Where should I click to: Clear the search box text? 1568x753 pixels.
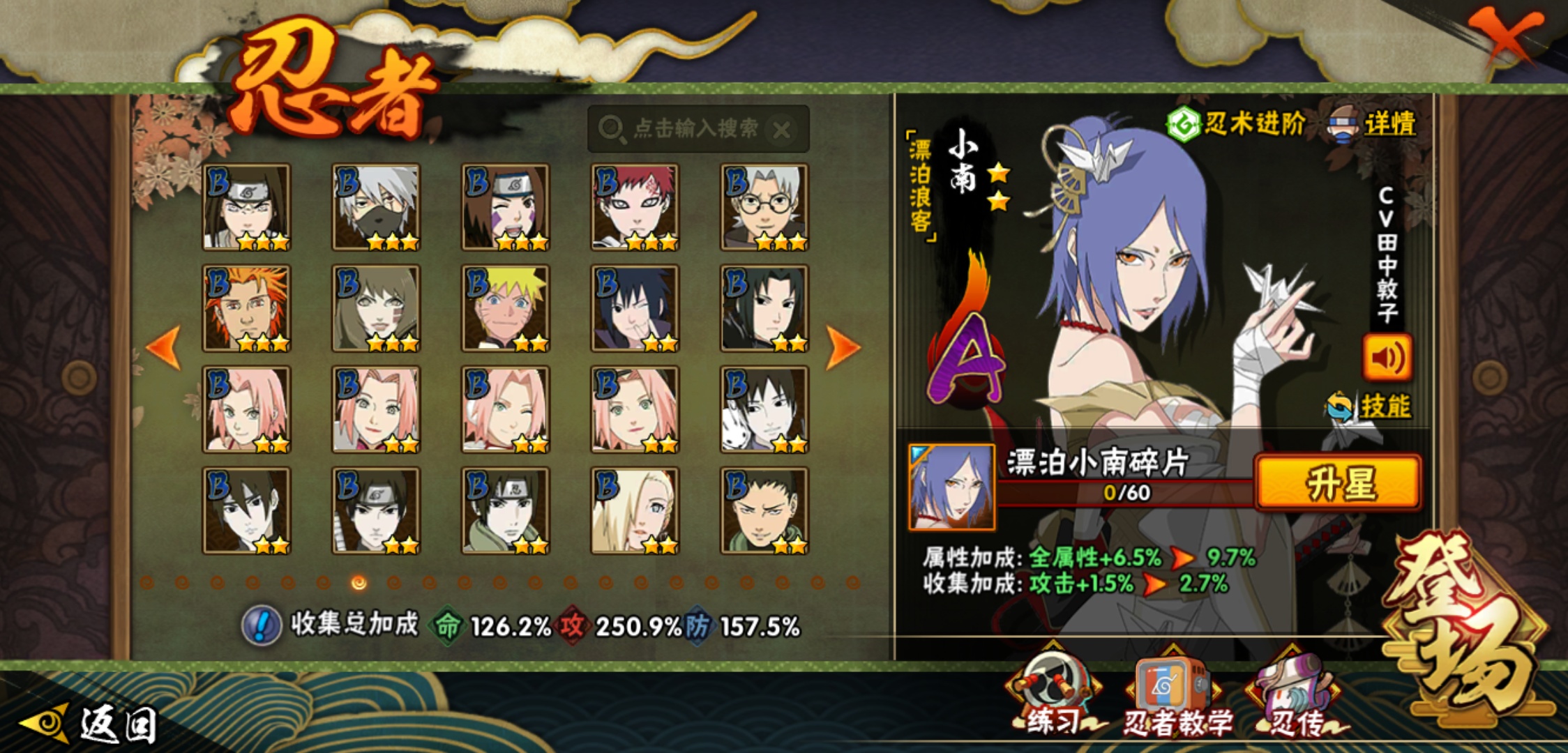783,130
